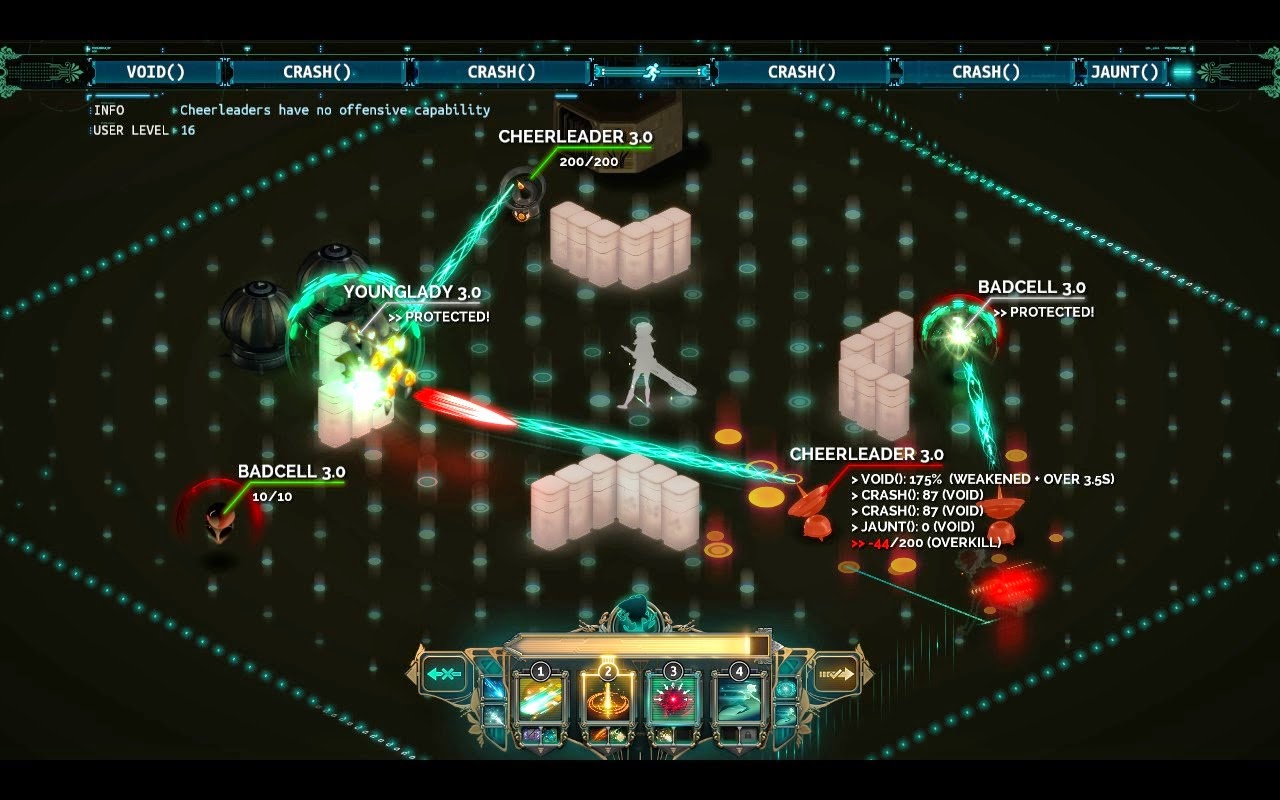This screenshot has height=800, width=1280.
Task: Click the running-figure move action in the queue
Action: click(x=652, y=71)
